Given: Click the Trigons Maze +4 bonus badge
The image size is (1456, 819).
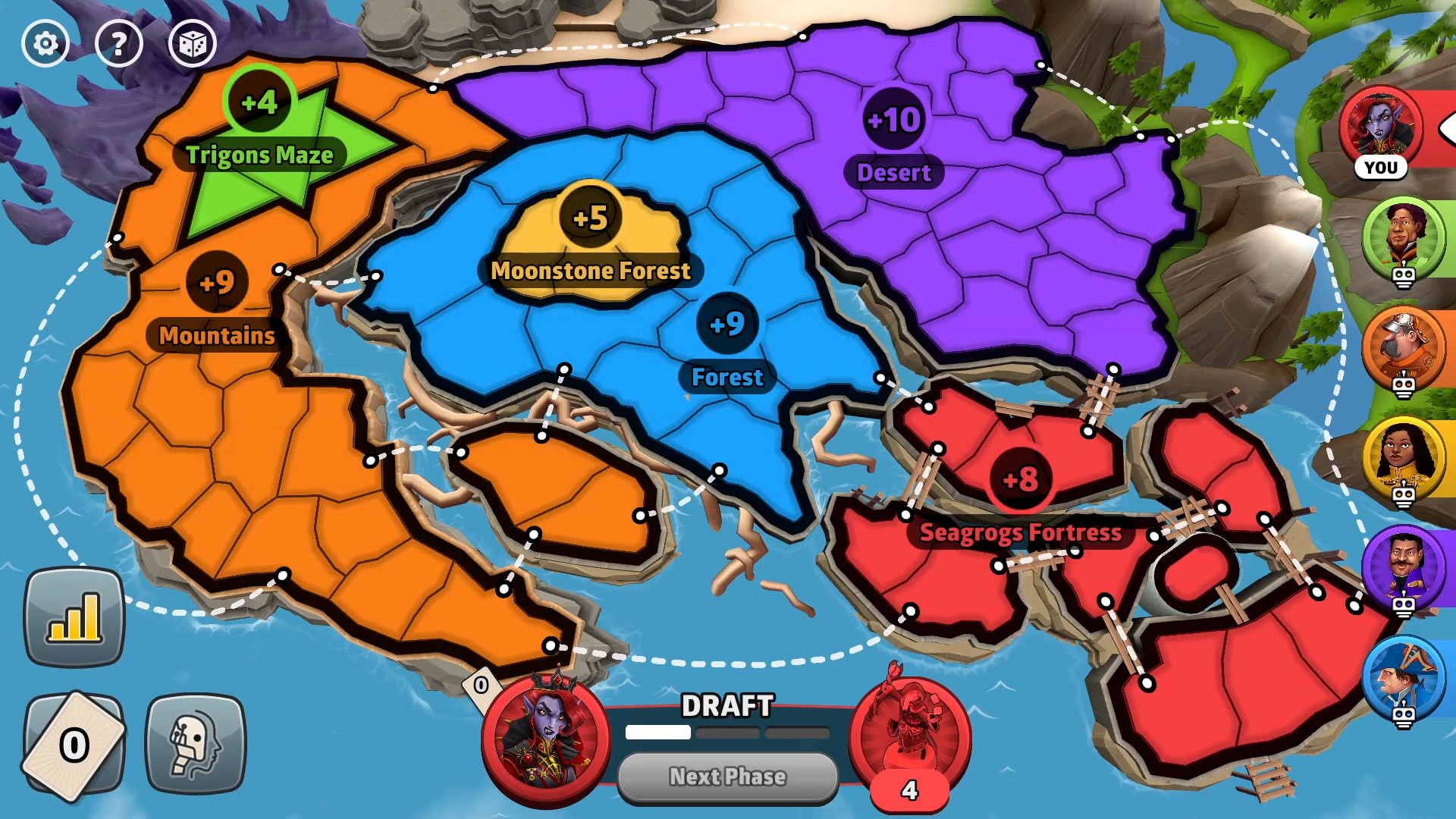Looking at the screenshot, I should pyautogui.click(x=259, y=102).
